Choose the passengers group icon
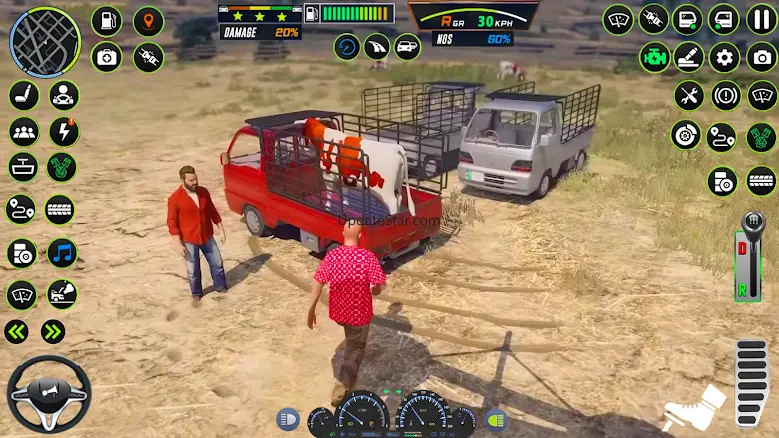This screenshot has width=779, height=438. (x=23, y=131)
